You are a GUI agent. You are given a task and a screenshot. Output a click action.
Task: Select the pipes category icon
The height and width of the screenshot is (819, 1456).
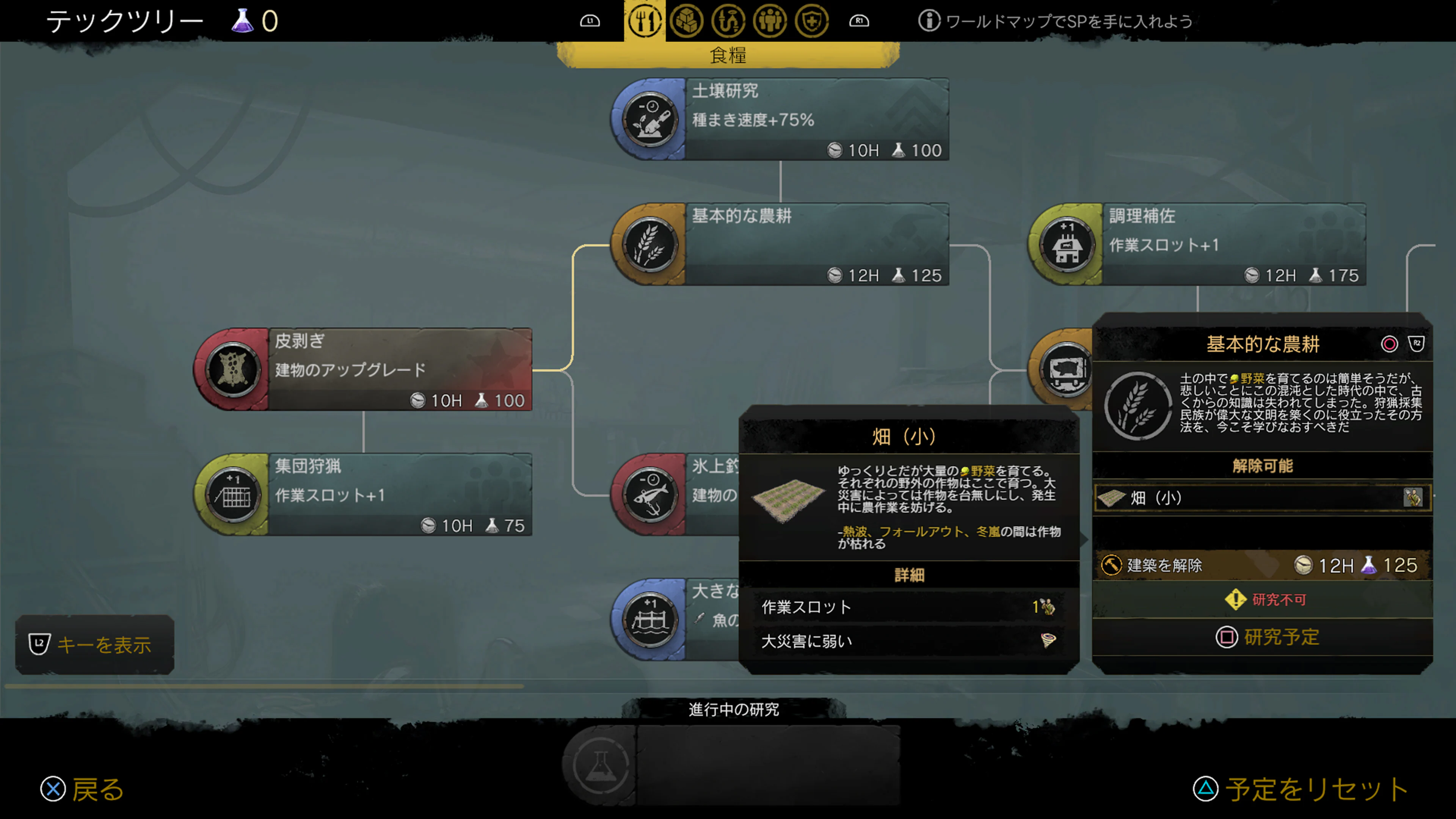729,20
